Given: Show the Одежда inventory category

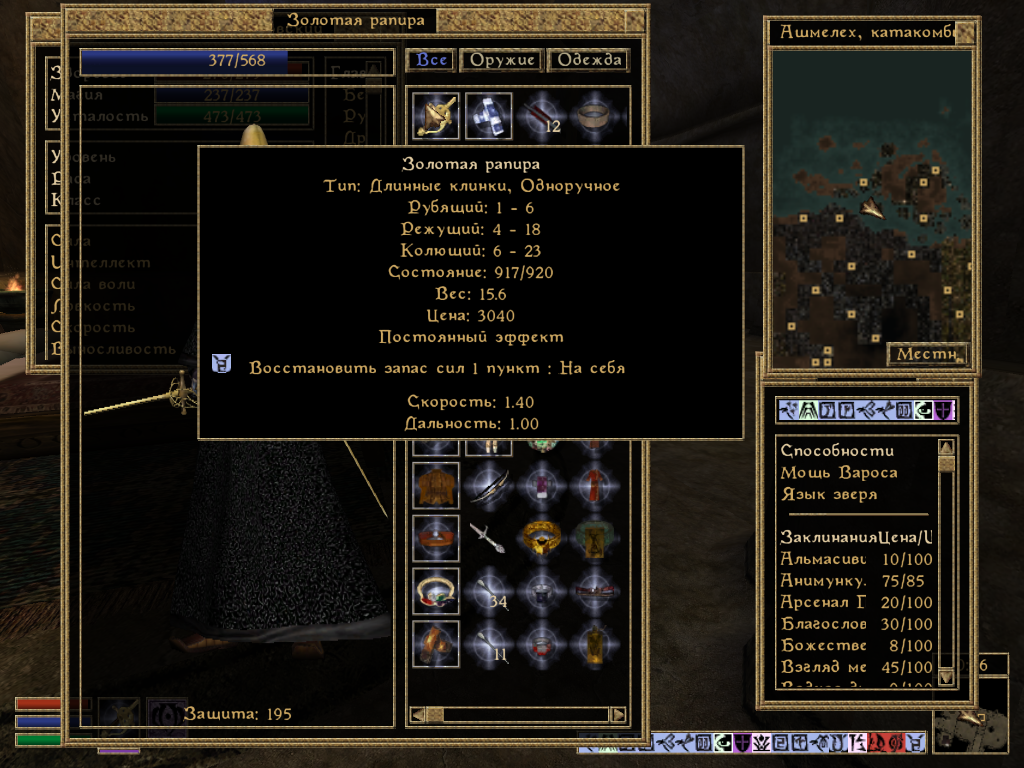Looking at the screenshot, I should point(590,60).
